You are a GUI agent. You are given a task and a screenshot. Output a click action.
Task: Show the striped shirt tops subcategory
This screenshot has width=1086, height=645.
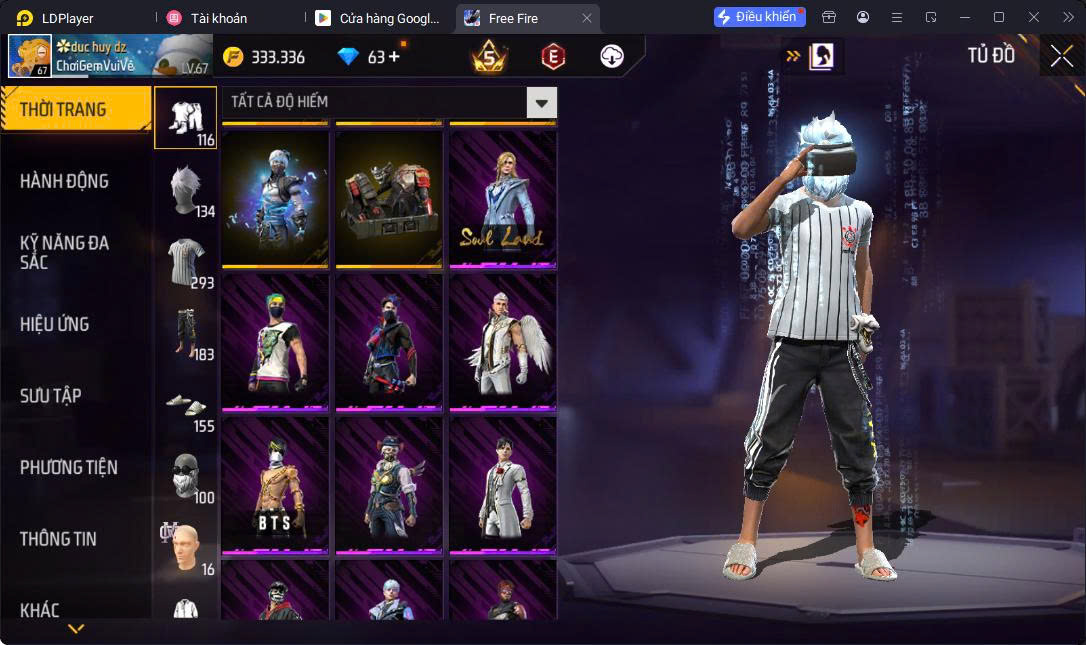coord(186,262)
